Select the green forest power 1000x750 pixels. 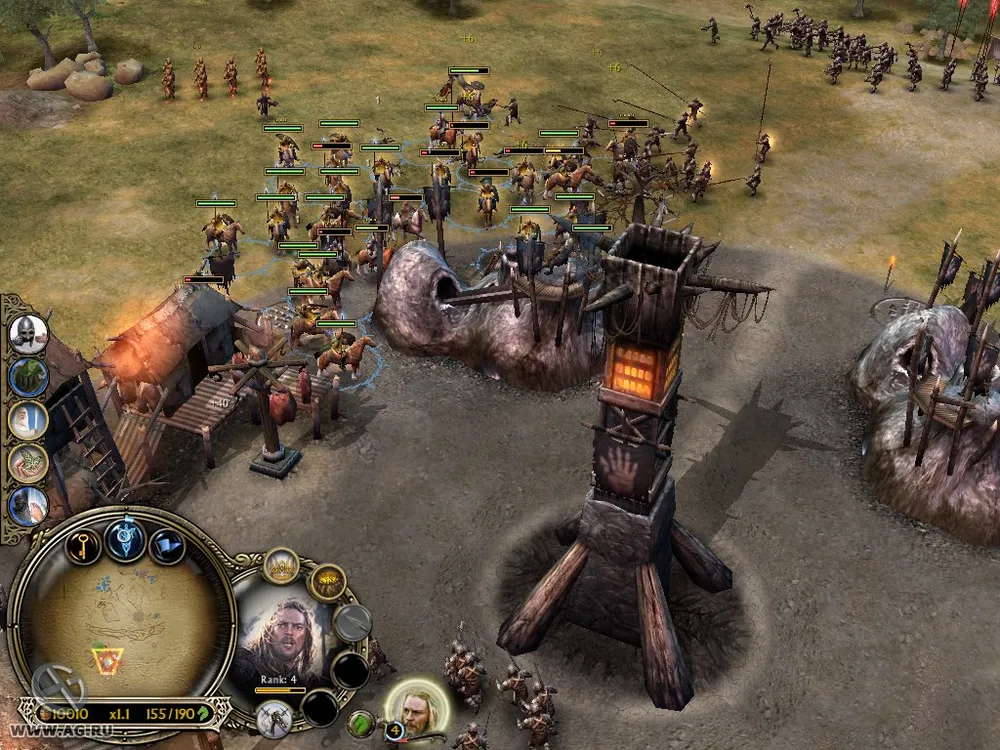[29, 377]
